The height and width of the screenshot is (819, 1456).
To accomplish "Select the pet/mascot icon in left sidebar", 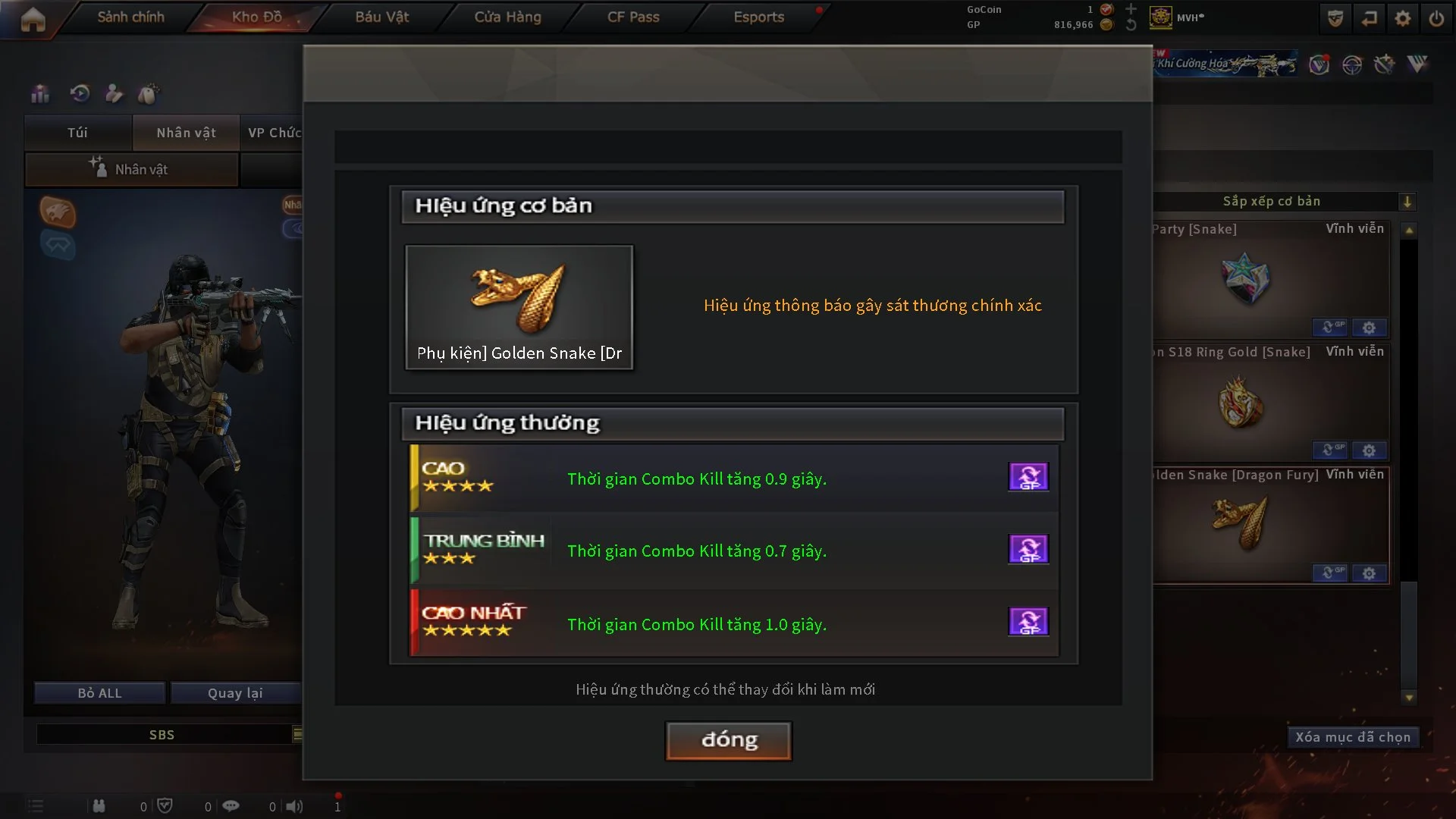I will click(x=149, y=93).
